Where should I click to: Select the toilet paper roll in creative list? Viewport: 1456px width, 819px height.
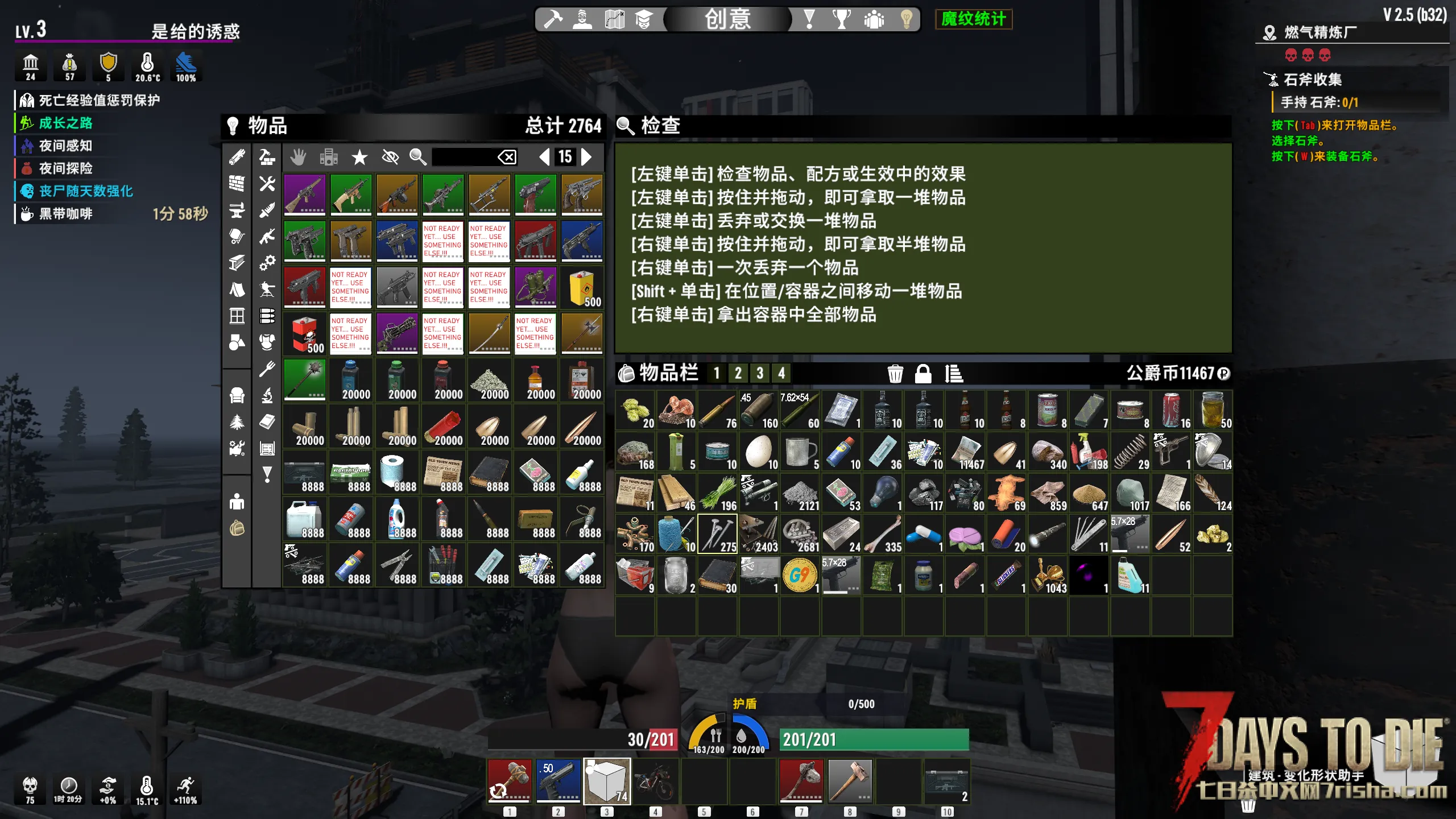(396, 473)
